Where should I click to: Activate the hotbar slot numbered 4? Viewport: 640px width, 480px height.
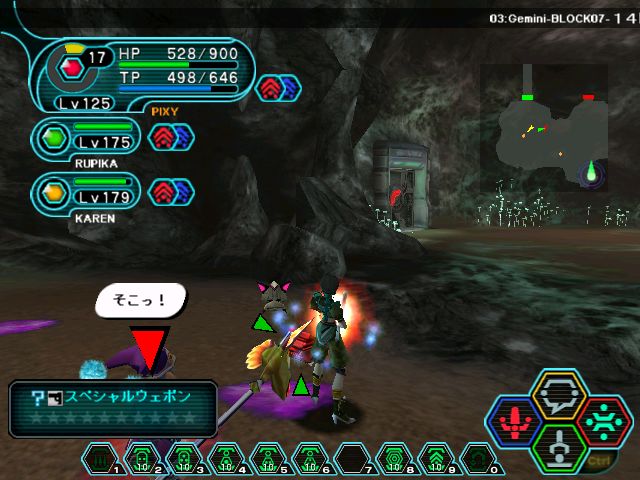[224, 459]
